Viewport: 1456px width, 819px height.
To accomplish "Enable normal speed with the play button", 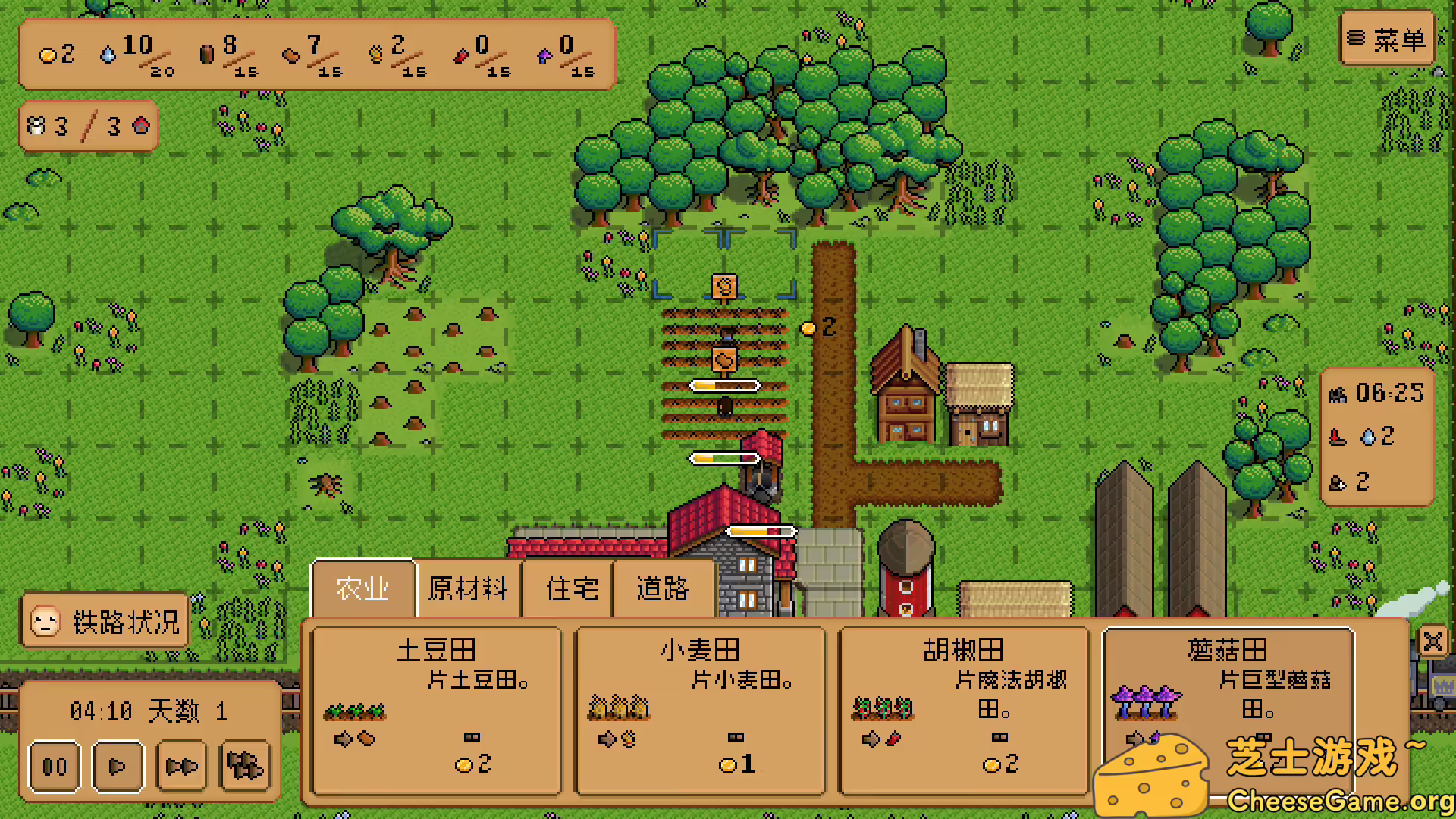I will click(117, 767).
